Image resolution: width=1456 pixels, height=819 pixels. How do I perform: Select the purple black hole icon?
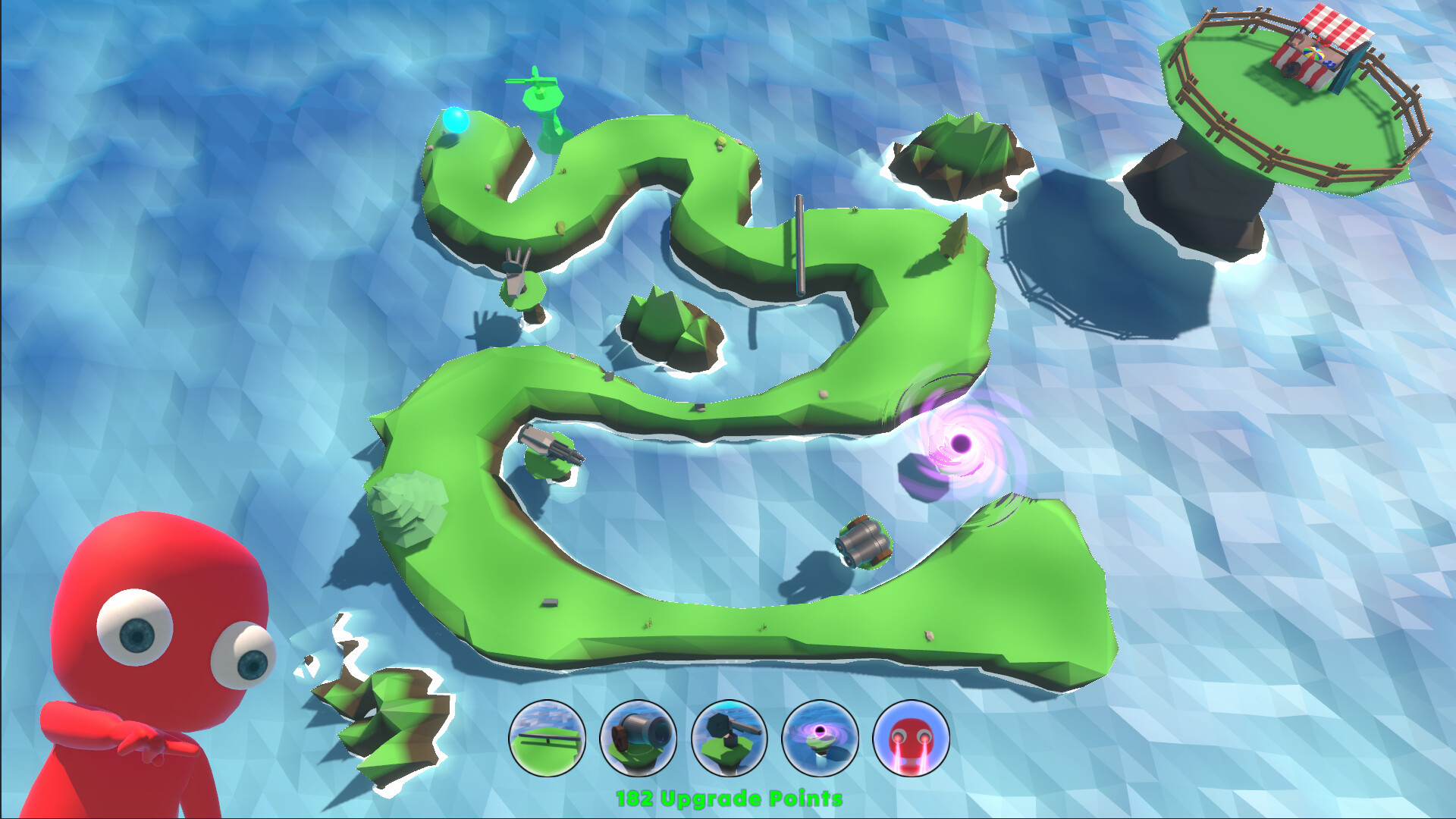(820, 738)
